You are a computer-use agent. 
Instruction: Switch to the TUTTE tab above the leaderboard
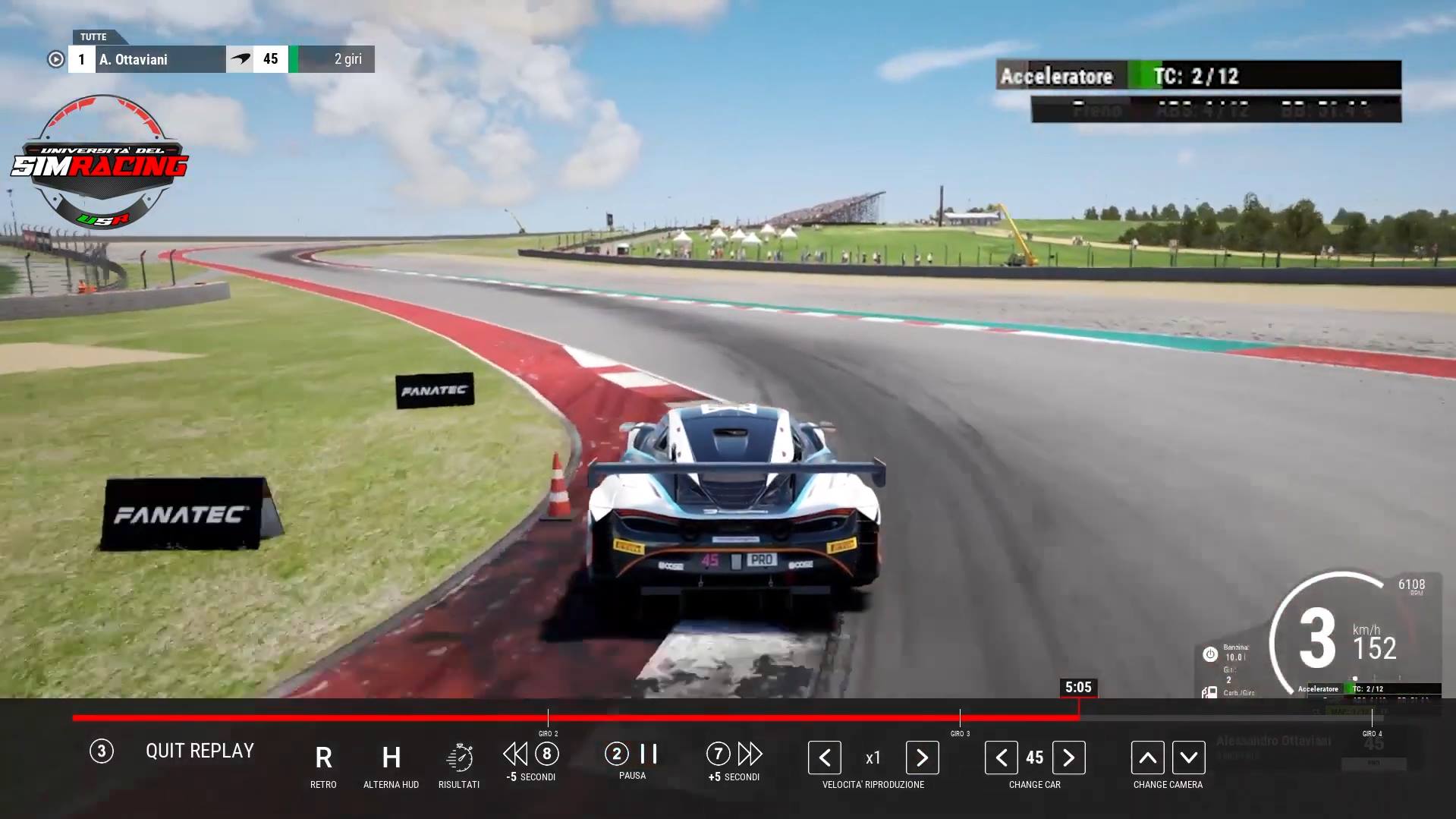coord(94,36)
